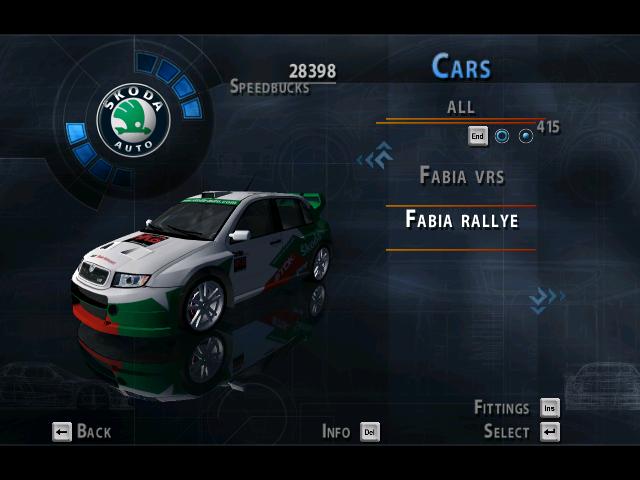640x480 pixels.
Task: Open the Fittings option
Action: pyautogui.click(x=516, y=408)
